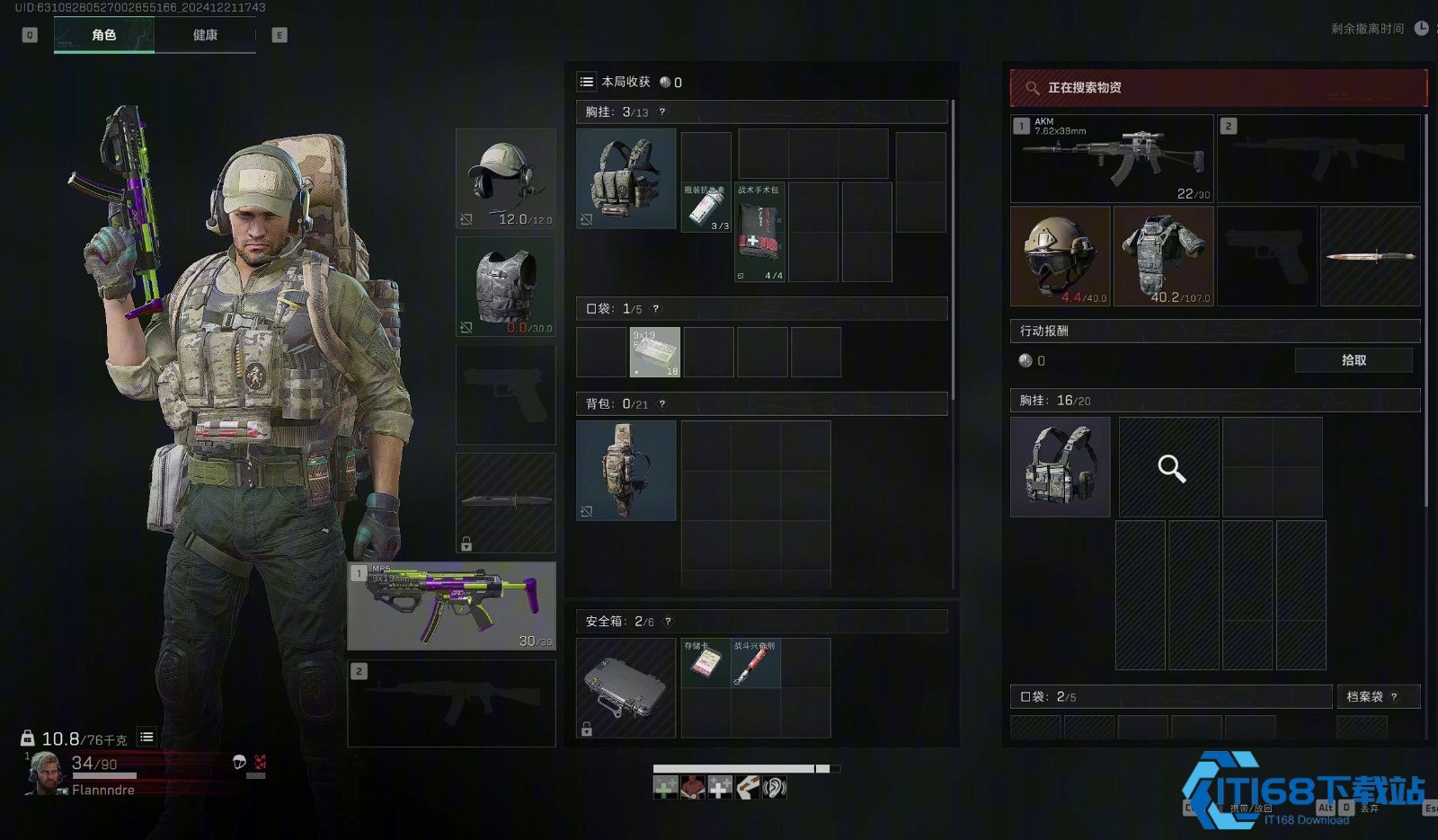Click the 拾取 button
The image size is (1438, 840).
point(1354,360)
